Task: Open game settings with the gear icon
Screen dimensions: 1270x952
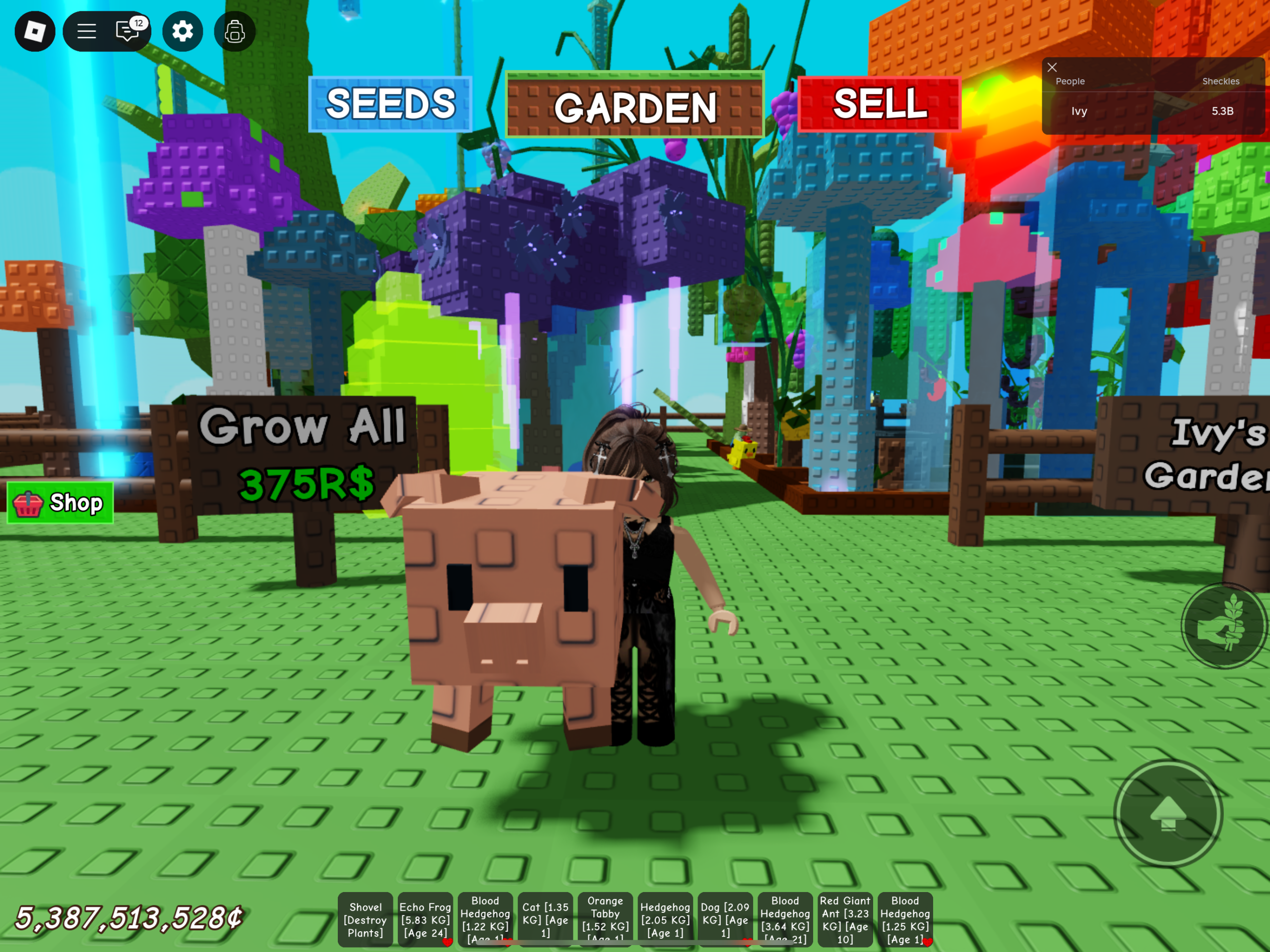Action: (x=182, y=32)
